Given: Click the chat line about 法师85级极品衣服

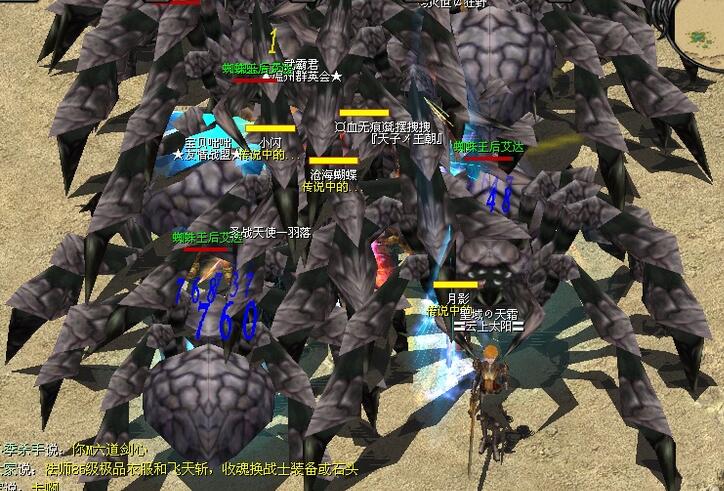Looking at the screenshot, I should pos(180,469).
